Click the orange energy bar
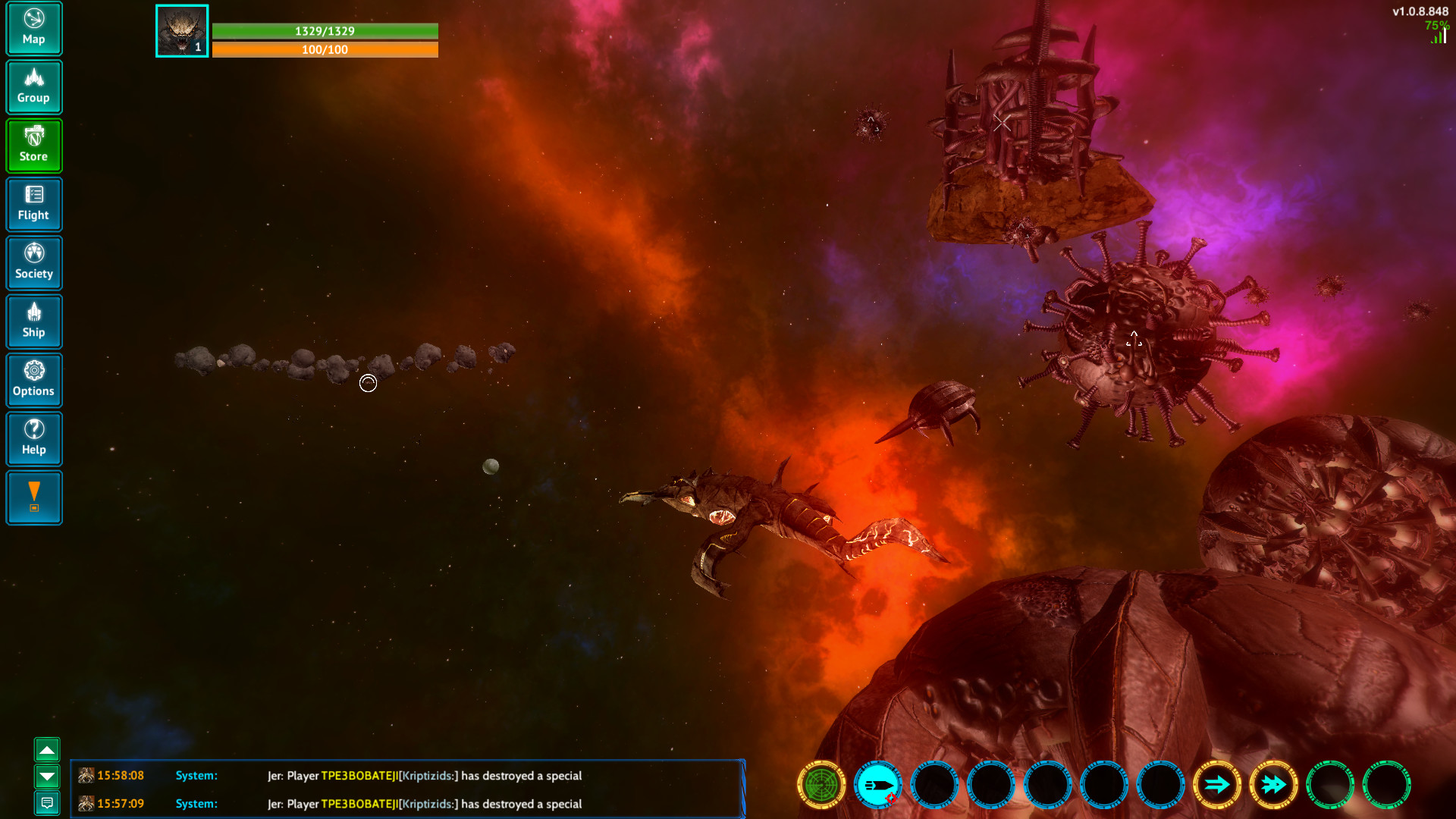1456x819 pixels. [x=326, y=49]
